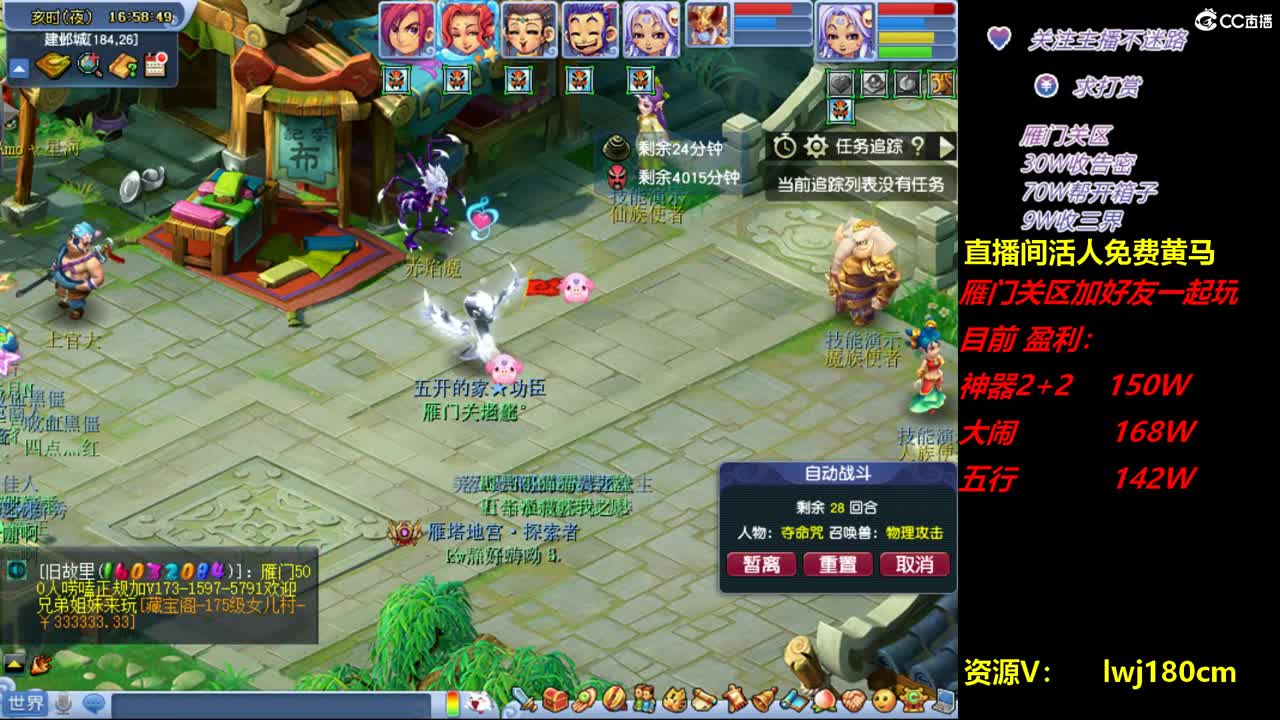Collapse the minimap panel with the blue arrow
The width and height of the screenshot is (1280, 720).
pos(20,66)
